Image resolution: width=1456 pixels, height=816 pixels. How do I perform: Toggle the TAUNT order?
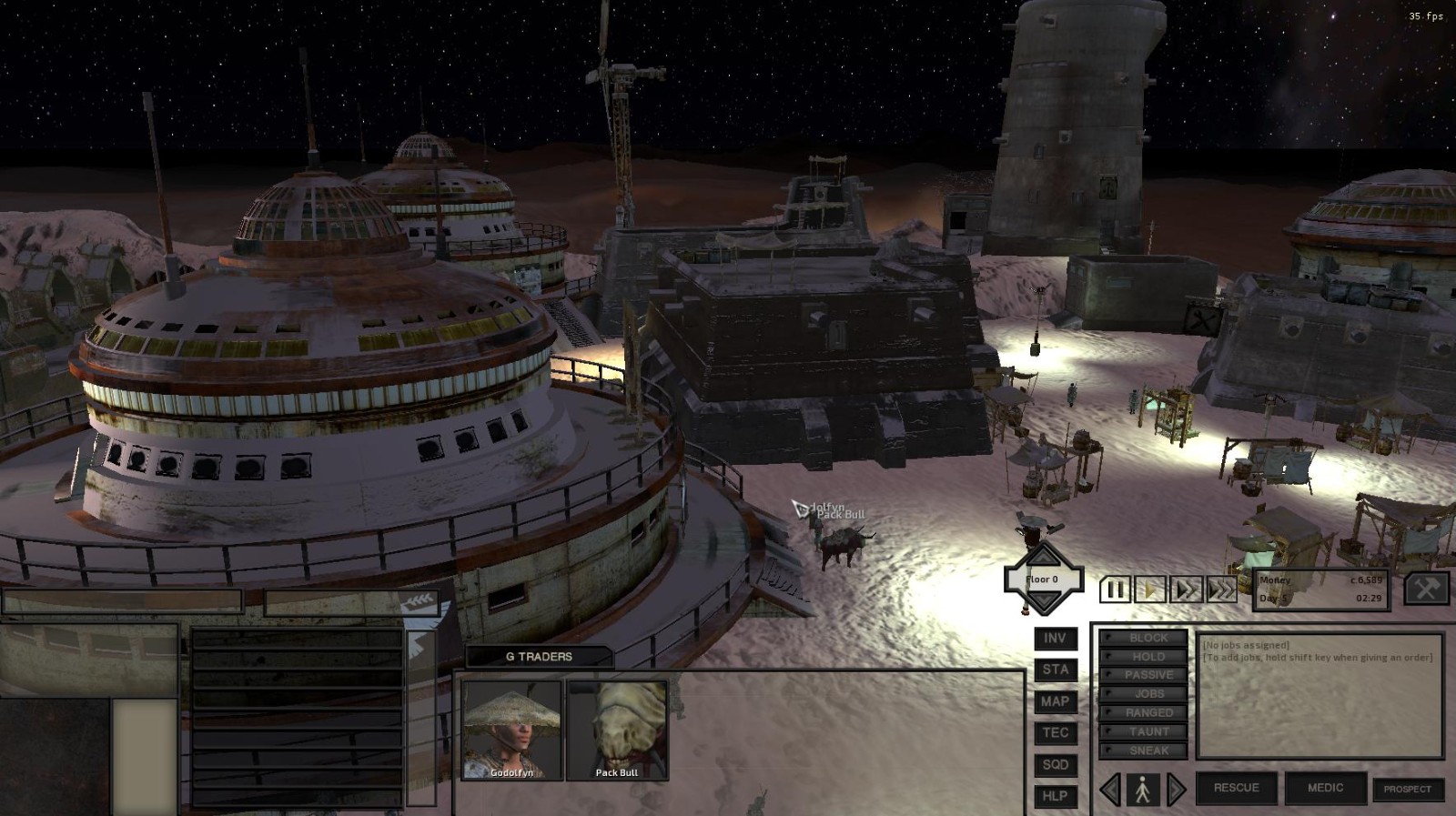(x=1144, y=731)
